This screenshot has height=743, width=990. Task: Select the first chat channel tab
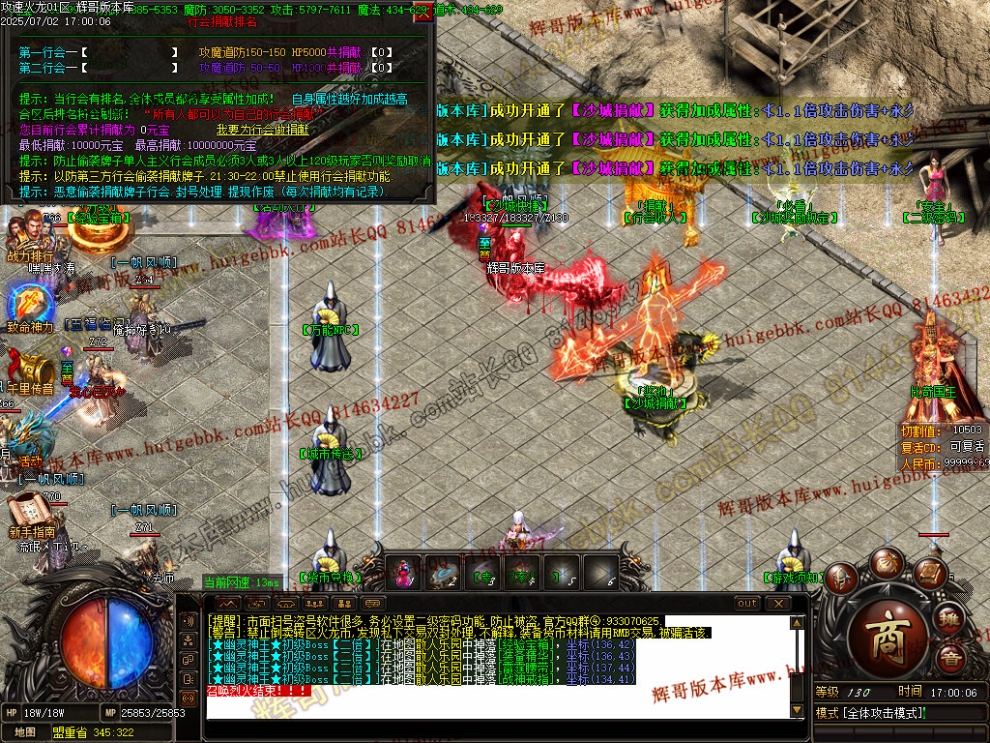tap(228, 604)
